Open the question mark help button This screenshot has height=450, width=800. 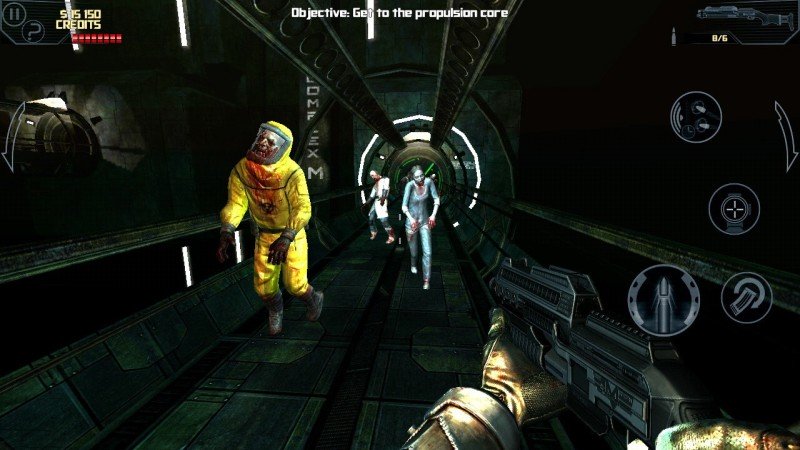pos(36,28)
